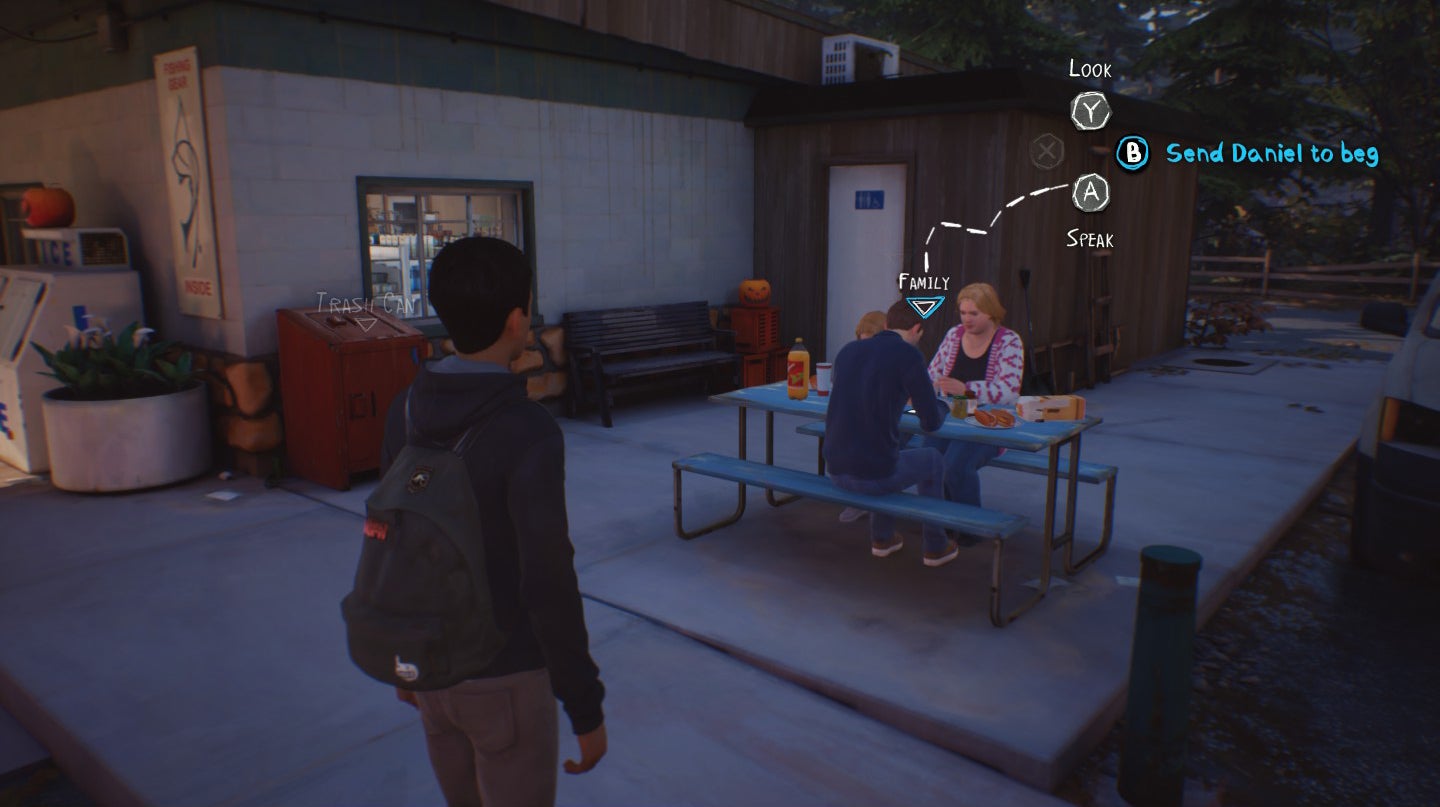Click the greyed-out crossed X icon
Image resolution: width=1440 pixels, height=807 pixels.
point(1046,152)
